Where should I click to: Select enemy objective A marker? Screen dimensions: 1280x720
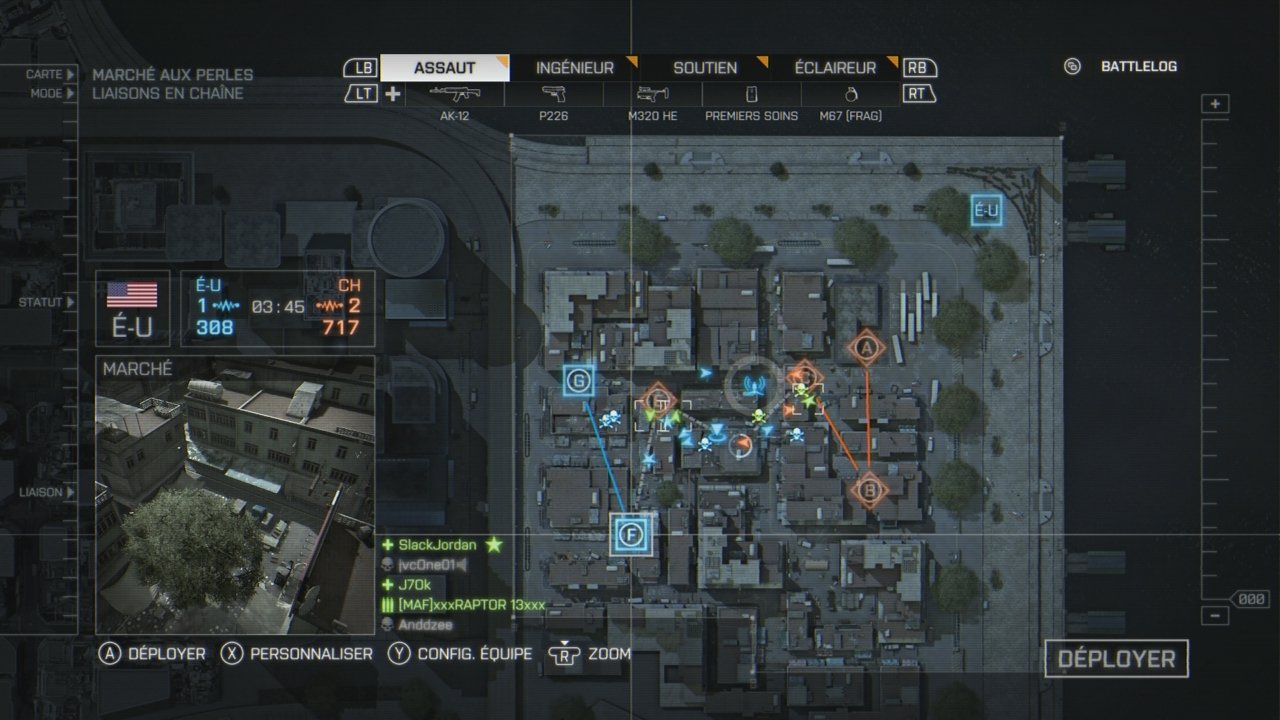[x=867, y=348]
